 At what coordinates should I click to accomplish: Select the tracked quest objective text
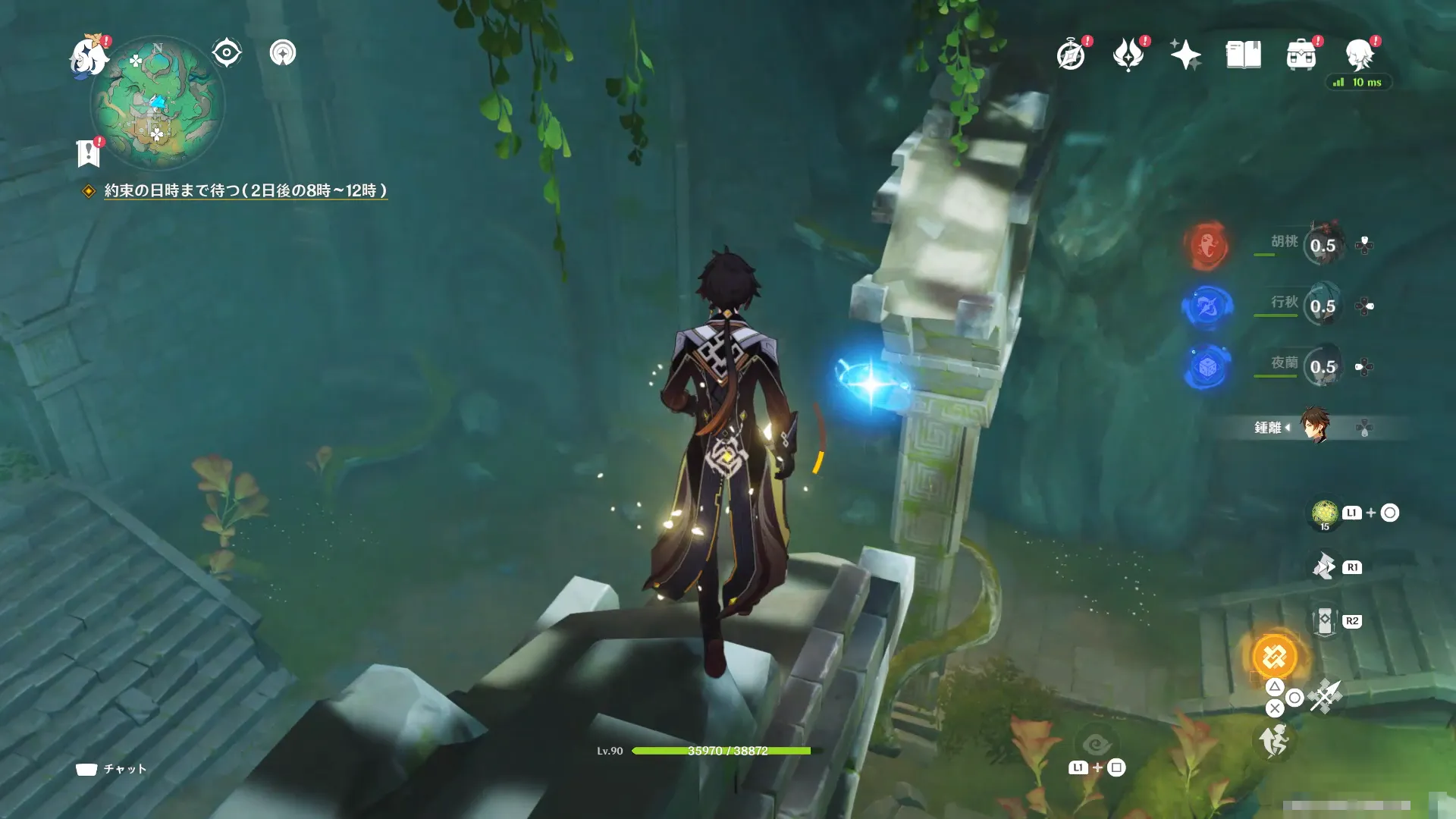coord(245,190)
